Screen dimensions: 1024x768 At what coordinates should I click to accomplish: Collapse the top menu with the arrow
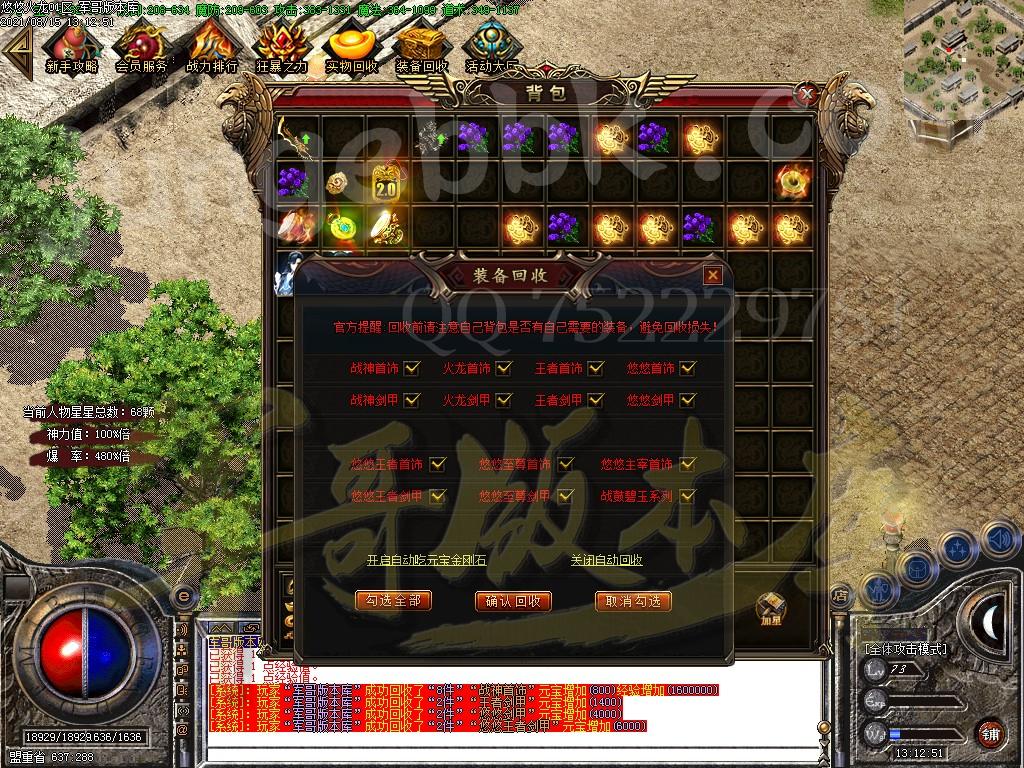point(18,46)
